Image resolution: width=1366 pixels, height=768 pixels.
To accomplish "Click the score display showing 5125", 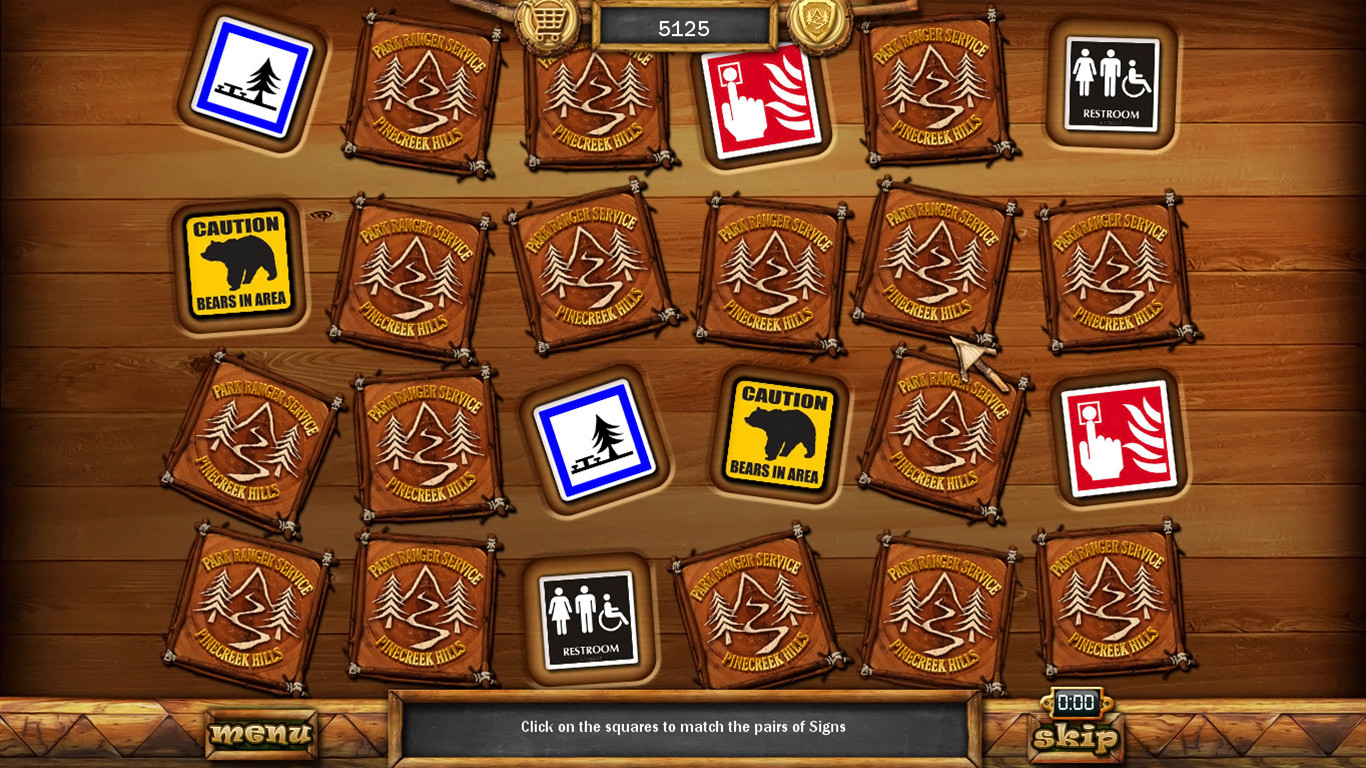I will [x=683, y=28].
